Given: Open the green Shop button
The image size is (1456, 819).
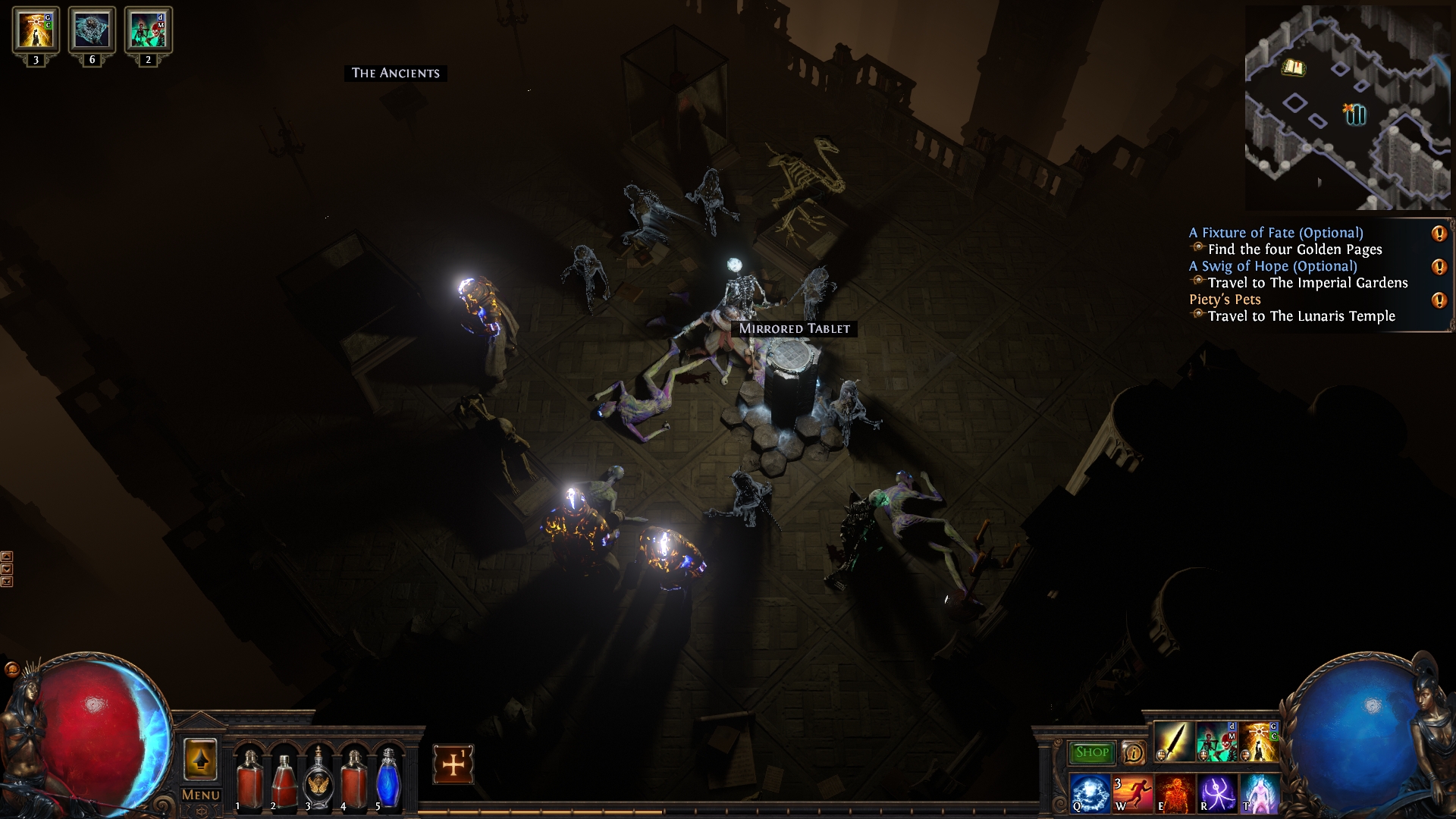Looking at the screenshot, I should coord(1091,752).
